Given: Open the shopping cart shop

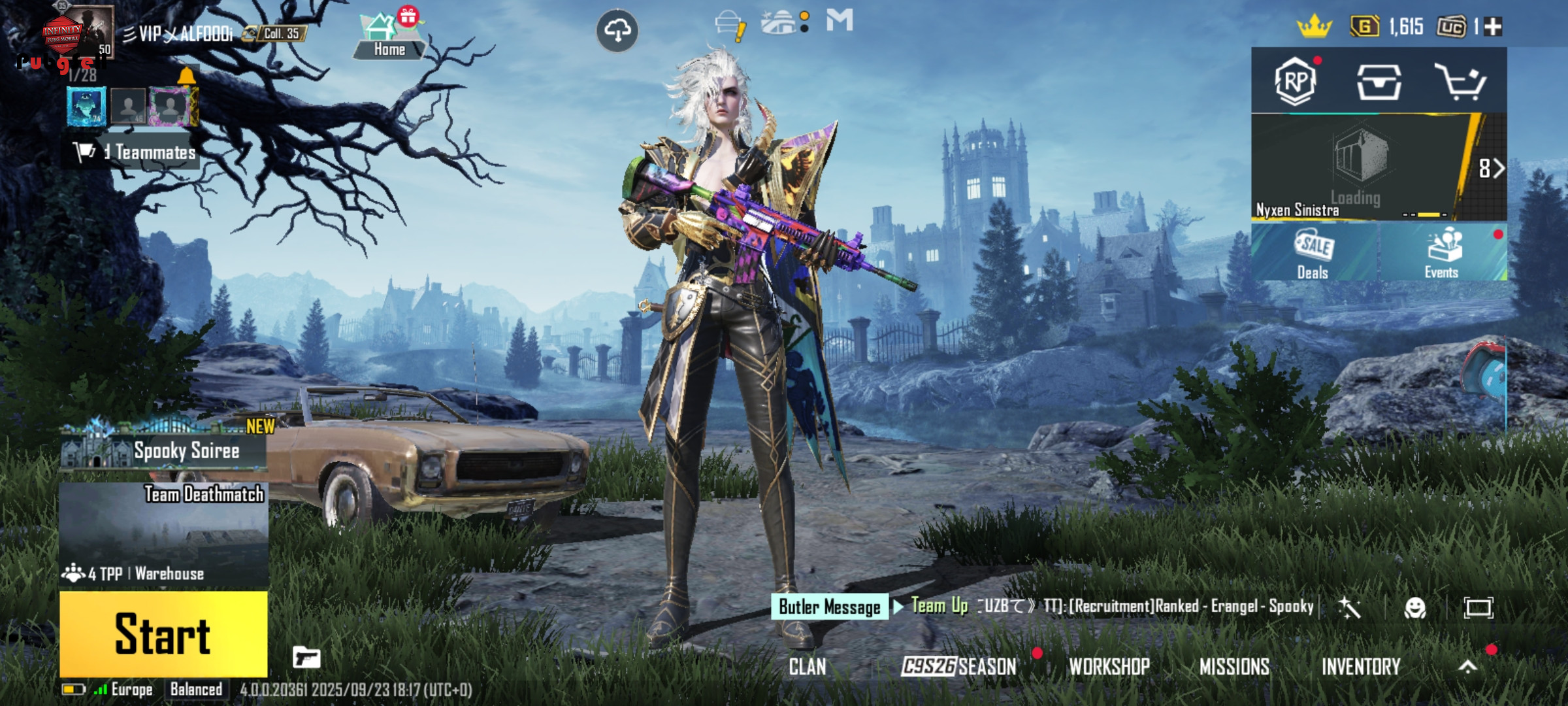Looking at the screenshot, I should (1460, 82).
